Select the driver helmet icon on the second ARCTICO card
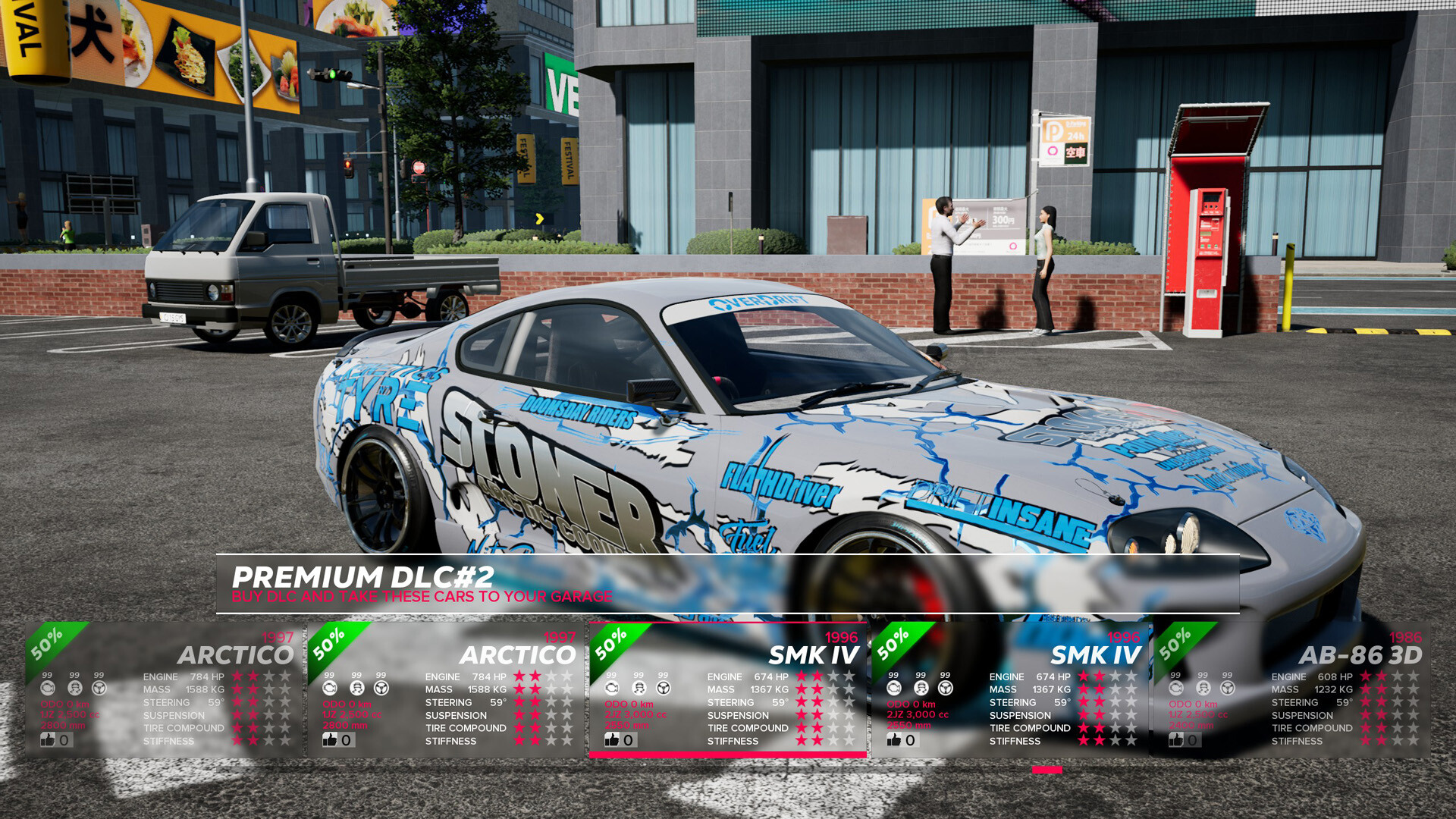 [356, 688]
